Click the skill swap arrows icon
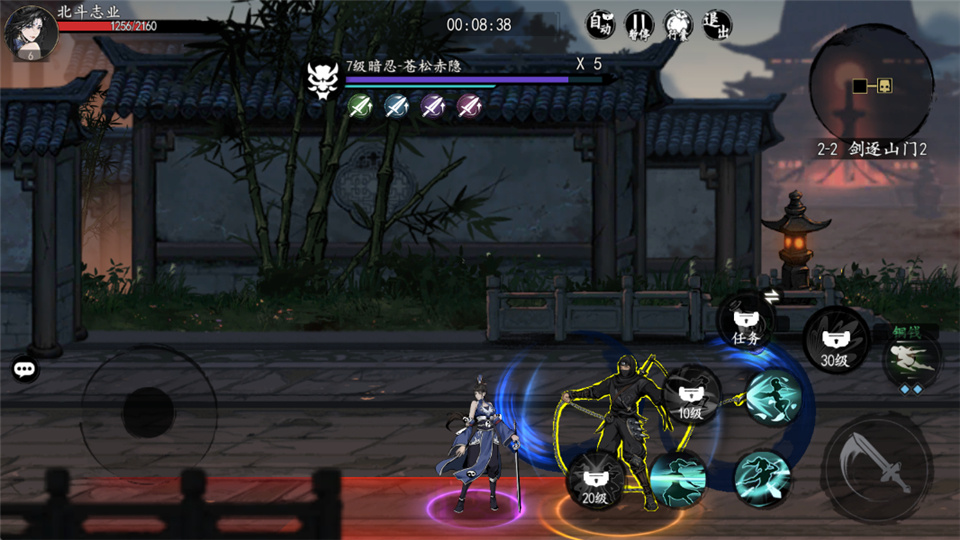The width and height of the screenshot is (960, 540). [x=772, y=295]
